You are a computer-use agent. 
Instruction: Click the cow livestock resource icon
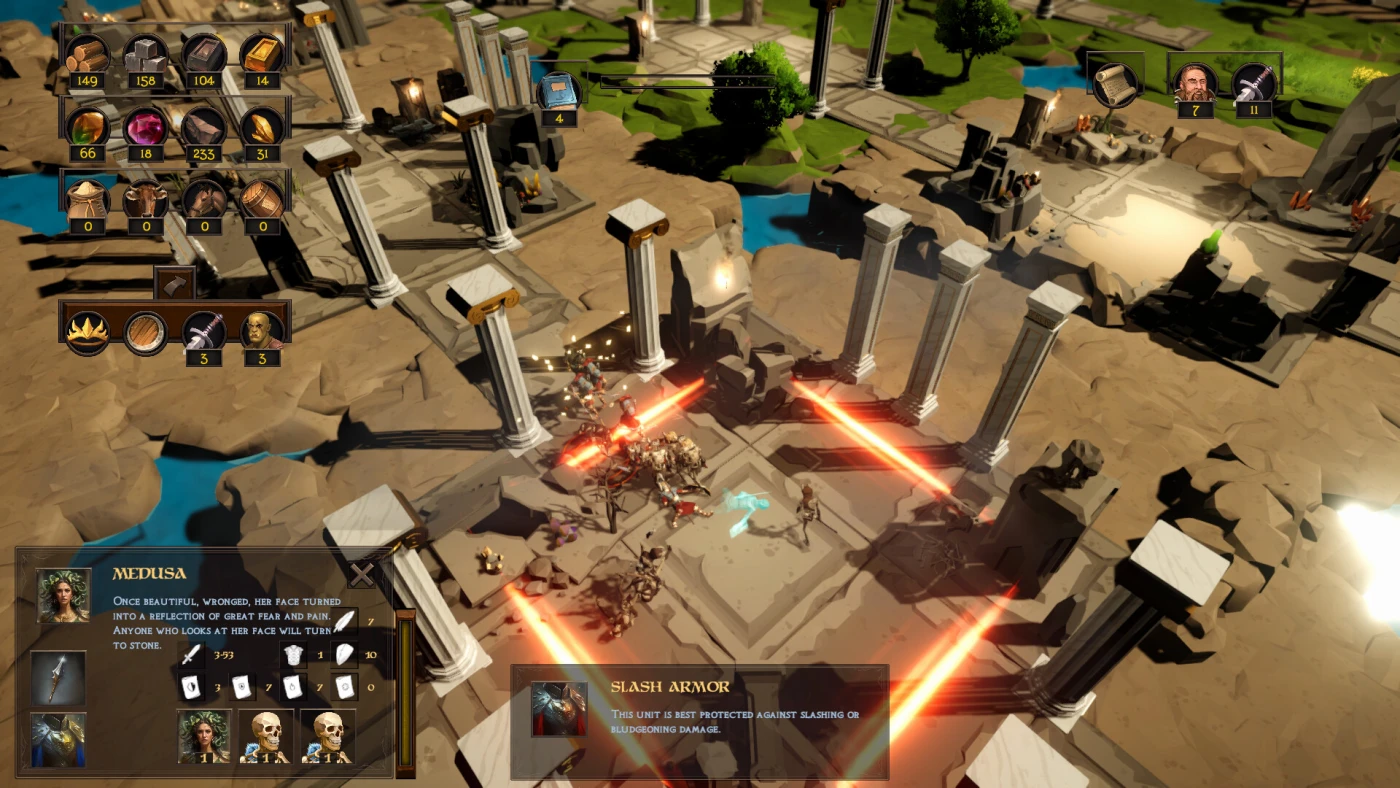click(x=146, y=198)
